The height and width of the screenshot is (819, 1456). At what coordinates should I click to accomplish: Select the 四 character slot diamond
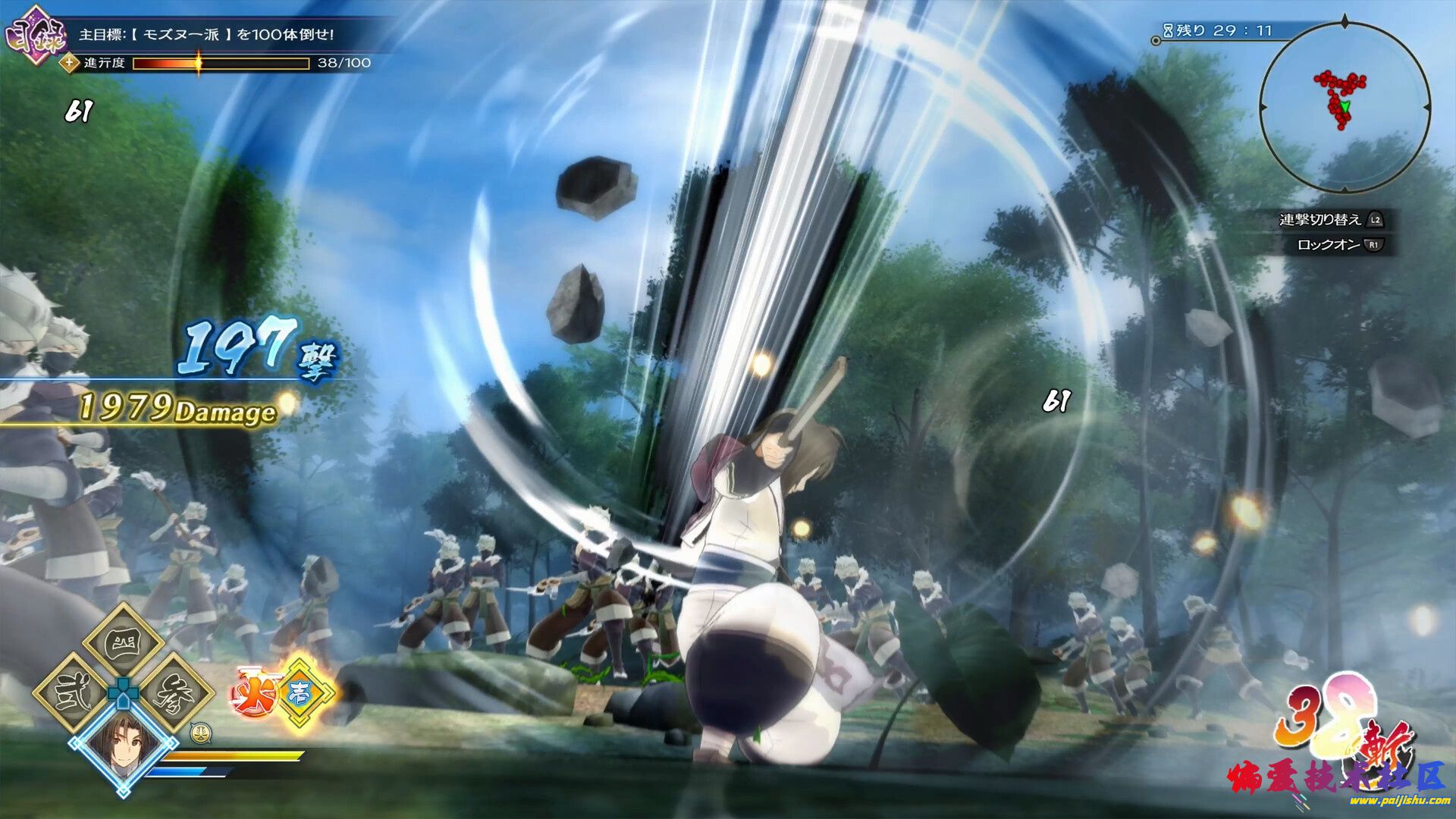click(123, 642)
